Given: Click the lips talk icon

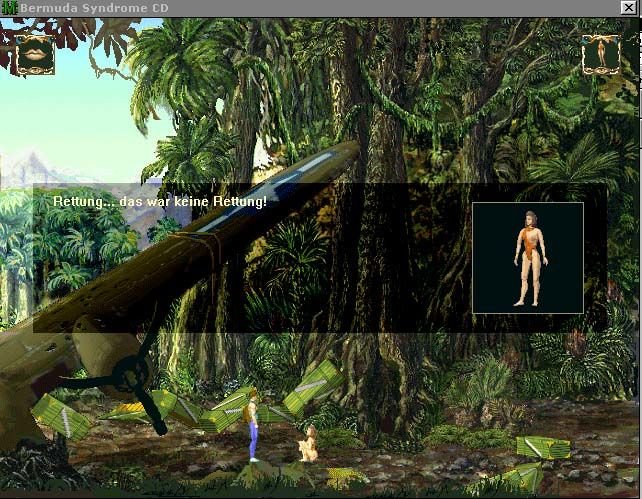Looking at the screenshot, I should pos(34,53).
